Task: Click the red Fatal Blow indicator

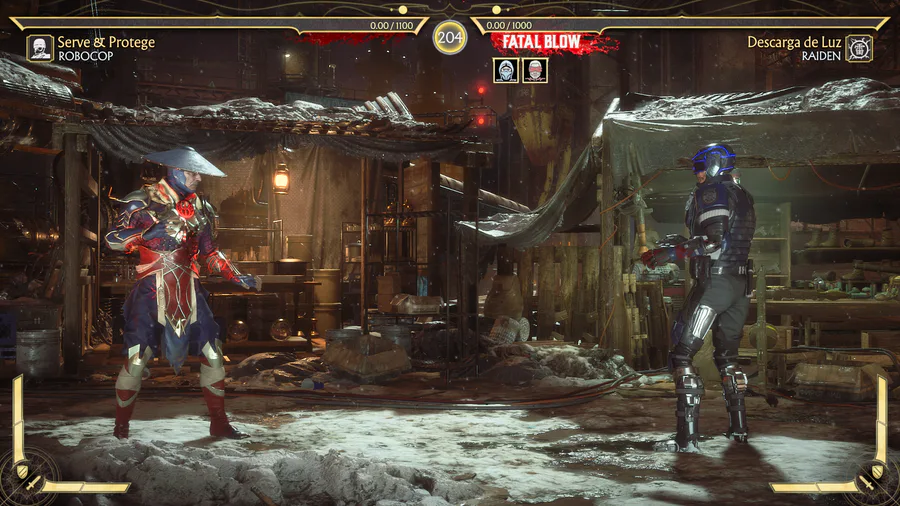Action: click(x=546, y=43)
